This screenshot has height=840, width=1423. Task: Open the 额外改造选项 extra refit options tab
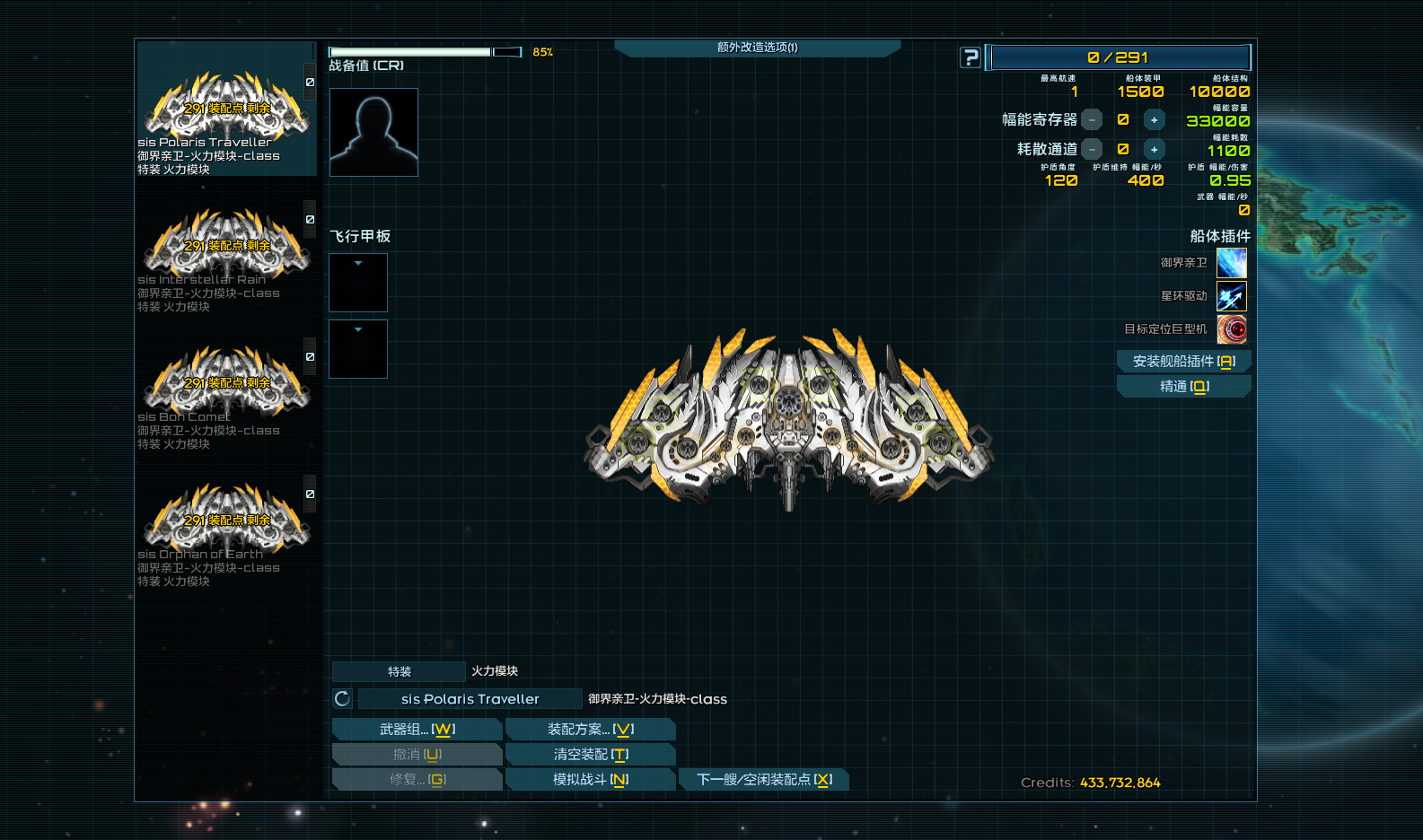pos(757,48)
